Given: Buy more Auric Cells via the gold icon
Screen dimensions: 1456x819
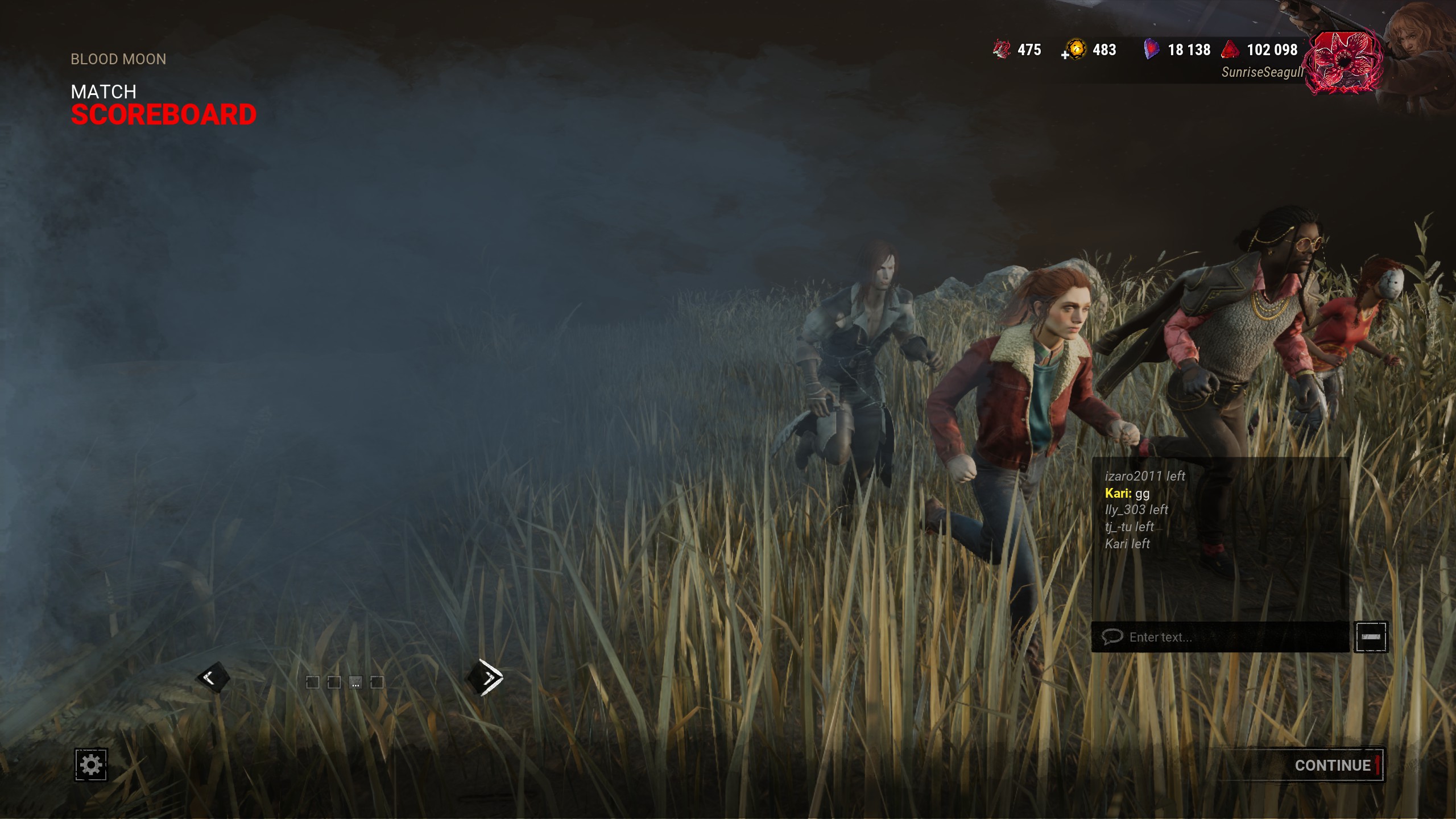Looking at the screenshot, I should pyautogui.click(x=1073, y=50).
